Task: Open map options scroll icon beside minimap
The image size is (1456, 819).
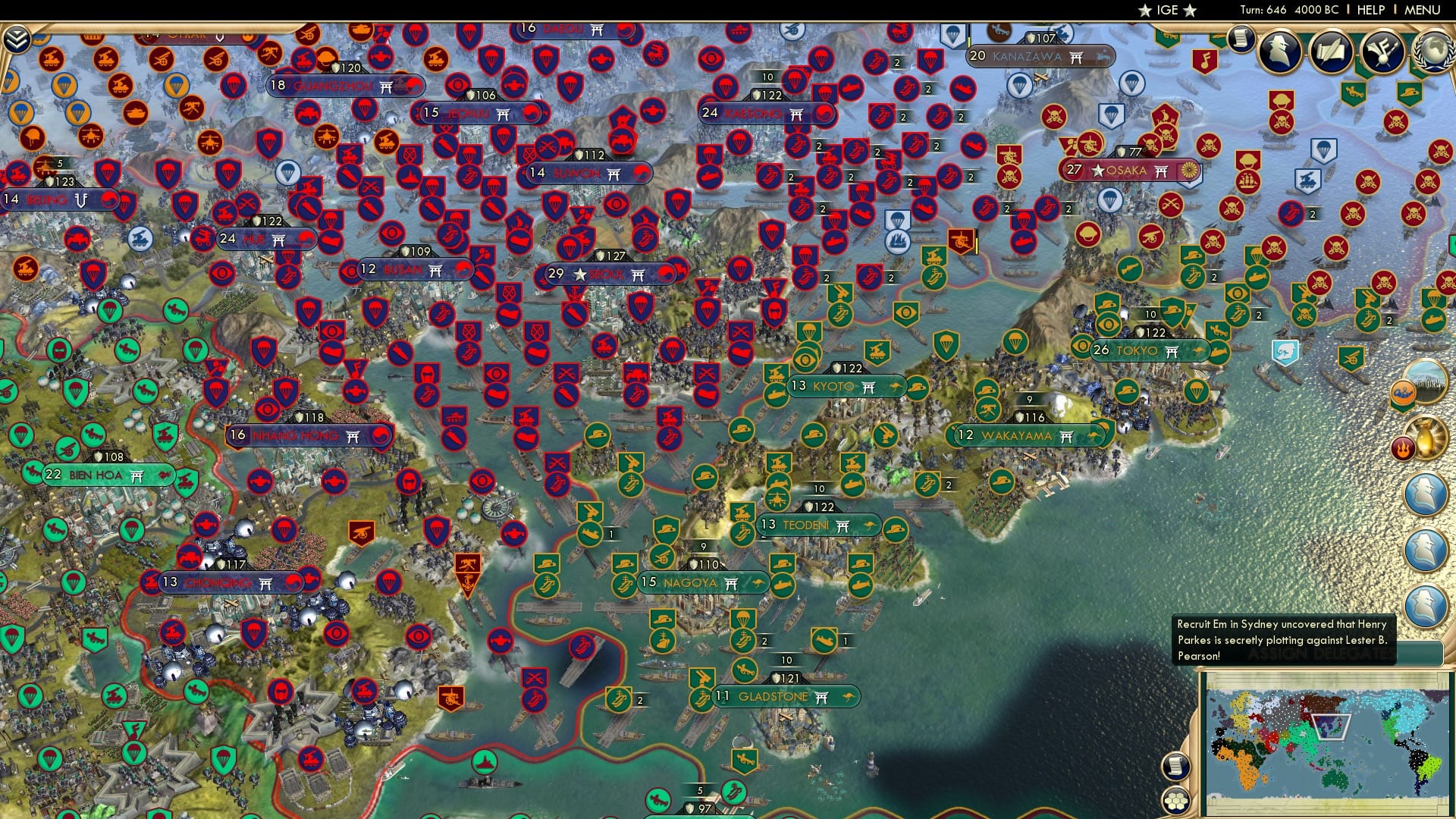Action: [x=1175, y=764]
